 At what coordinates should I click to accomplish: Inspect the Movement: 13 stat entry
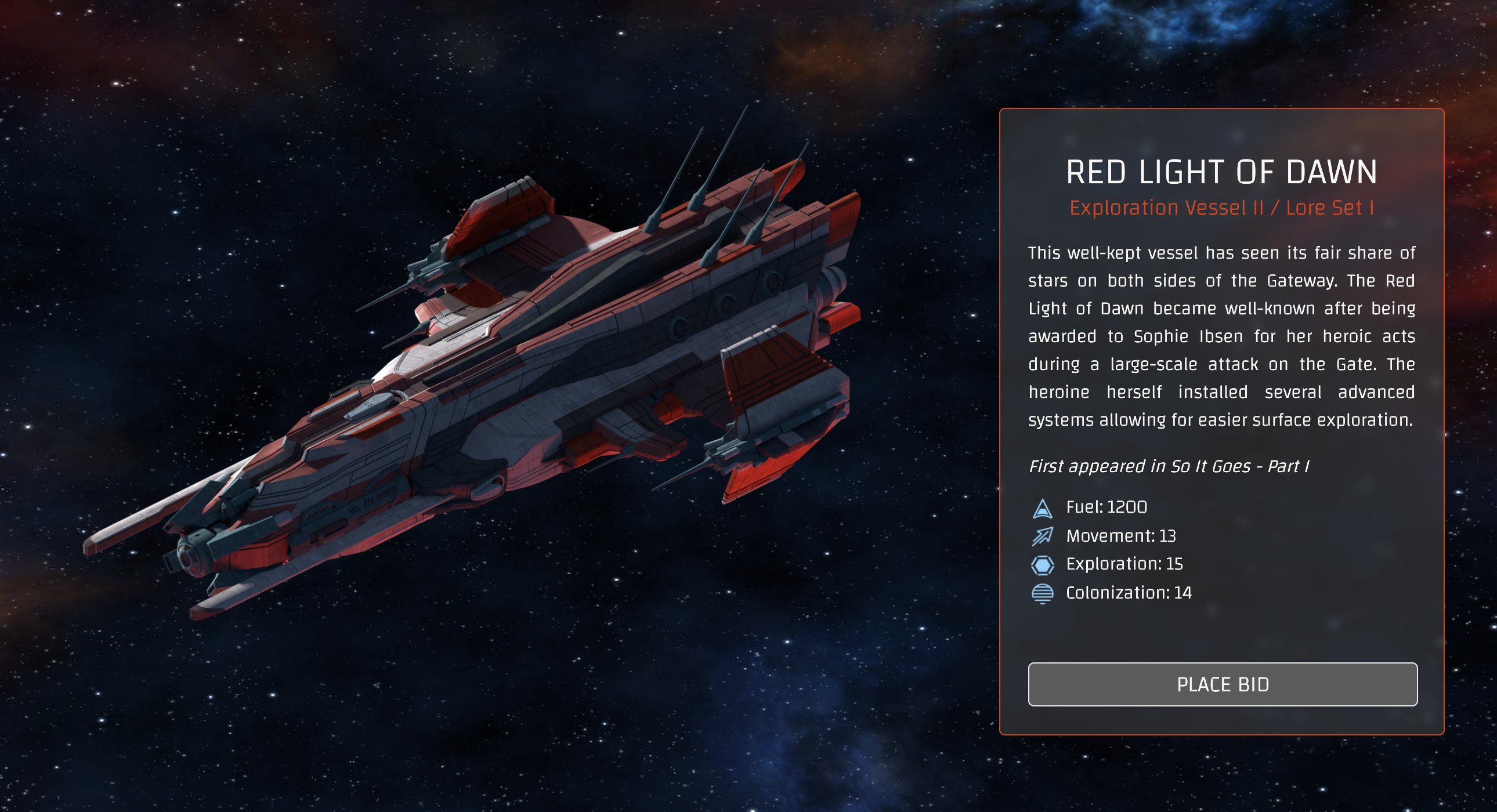point(1120,535)
